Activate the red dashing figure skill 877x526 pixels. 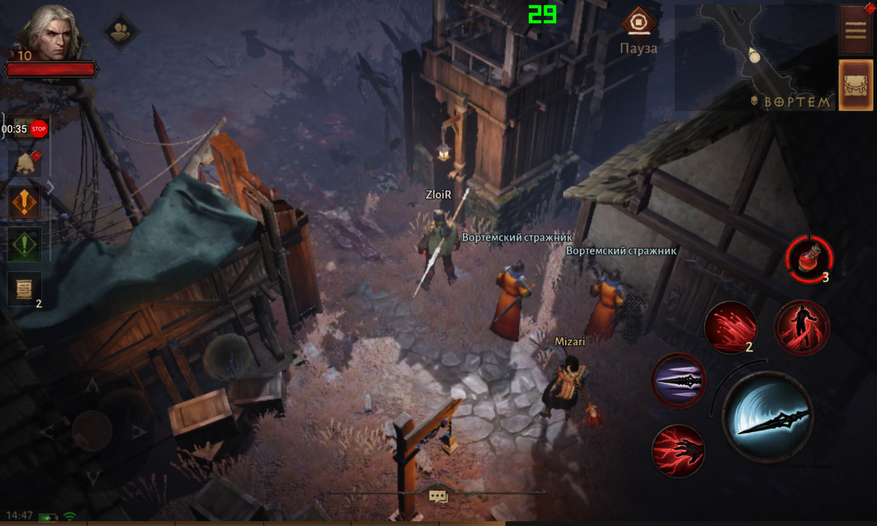click(x=802, y=327)
